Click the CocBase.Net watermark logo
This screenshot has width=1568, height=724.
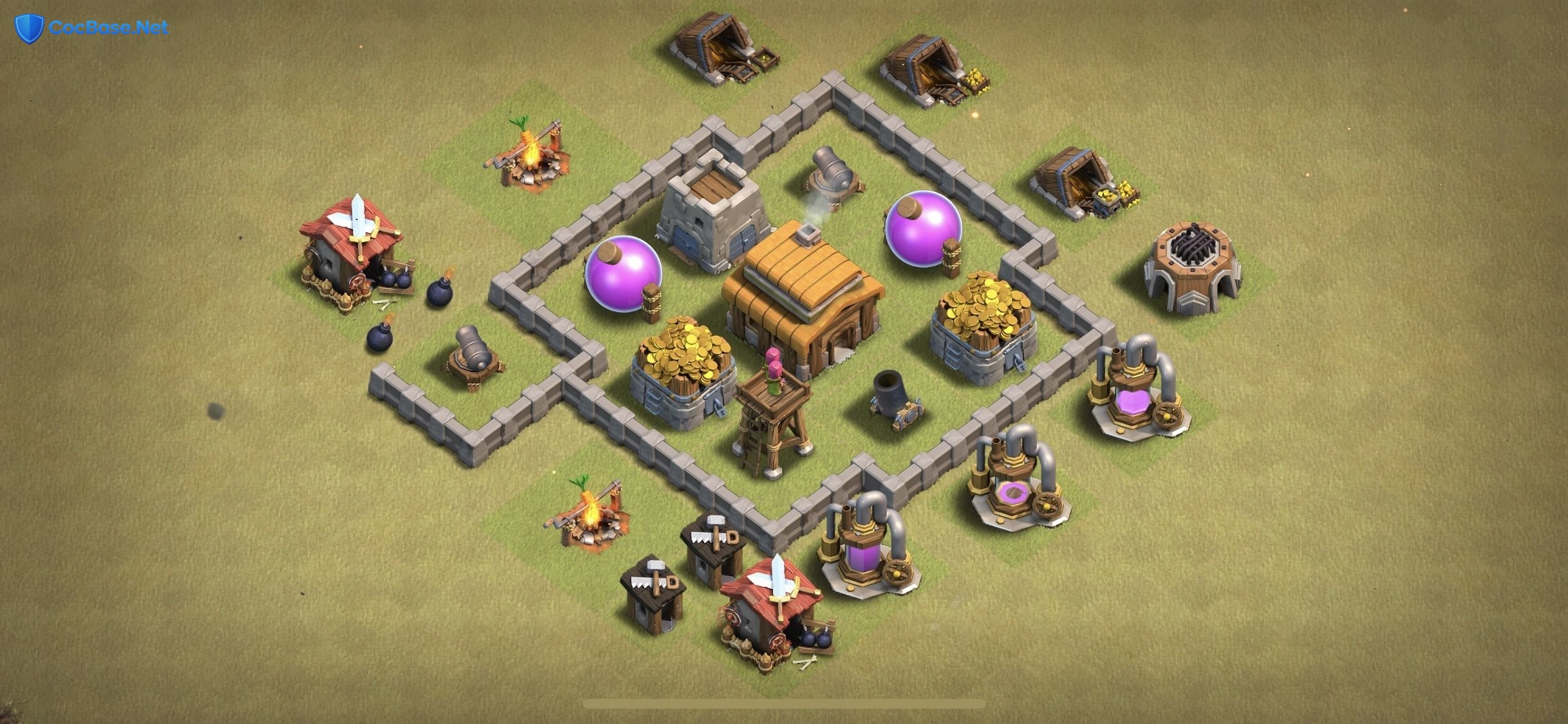click(91, 28)
